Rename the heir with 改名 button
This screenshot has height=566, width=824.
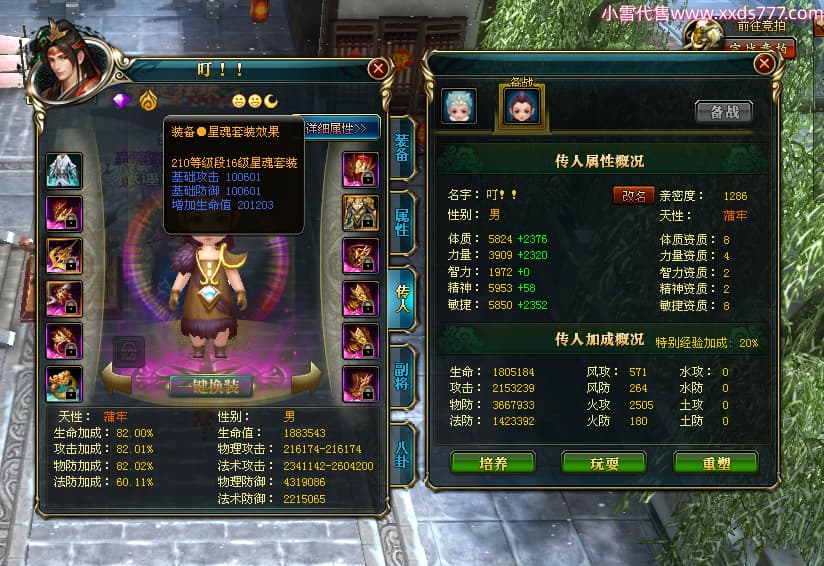pyautogui.click(x=633, y=196)
